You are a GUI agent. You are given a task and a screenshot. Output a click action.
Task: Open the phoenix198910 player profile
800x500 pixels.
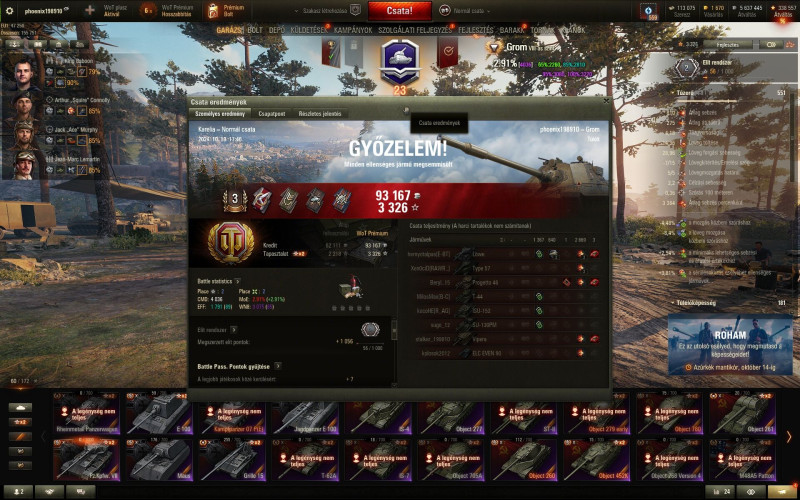click(x=43, y=11)
